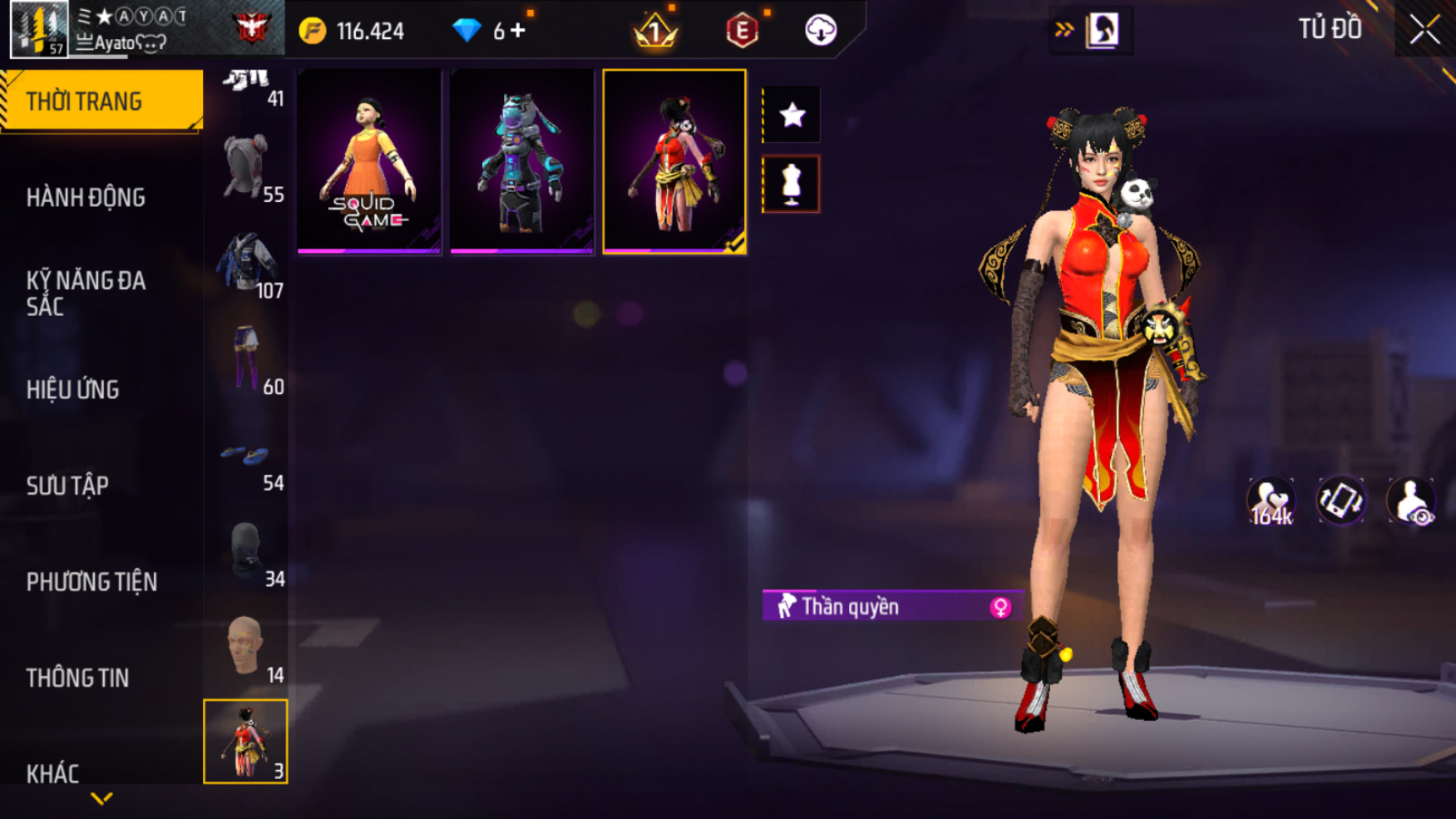Select the red dress outfit thumbnail
The image size is (1456, 819).
(674, 162)
